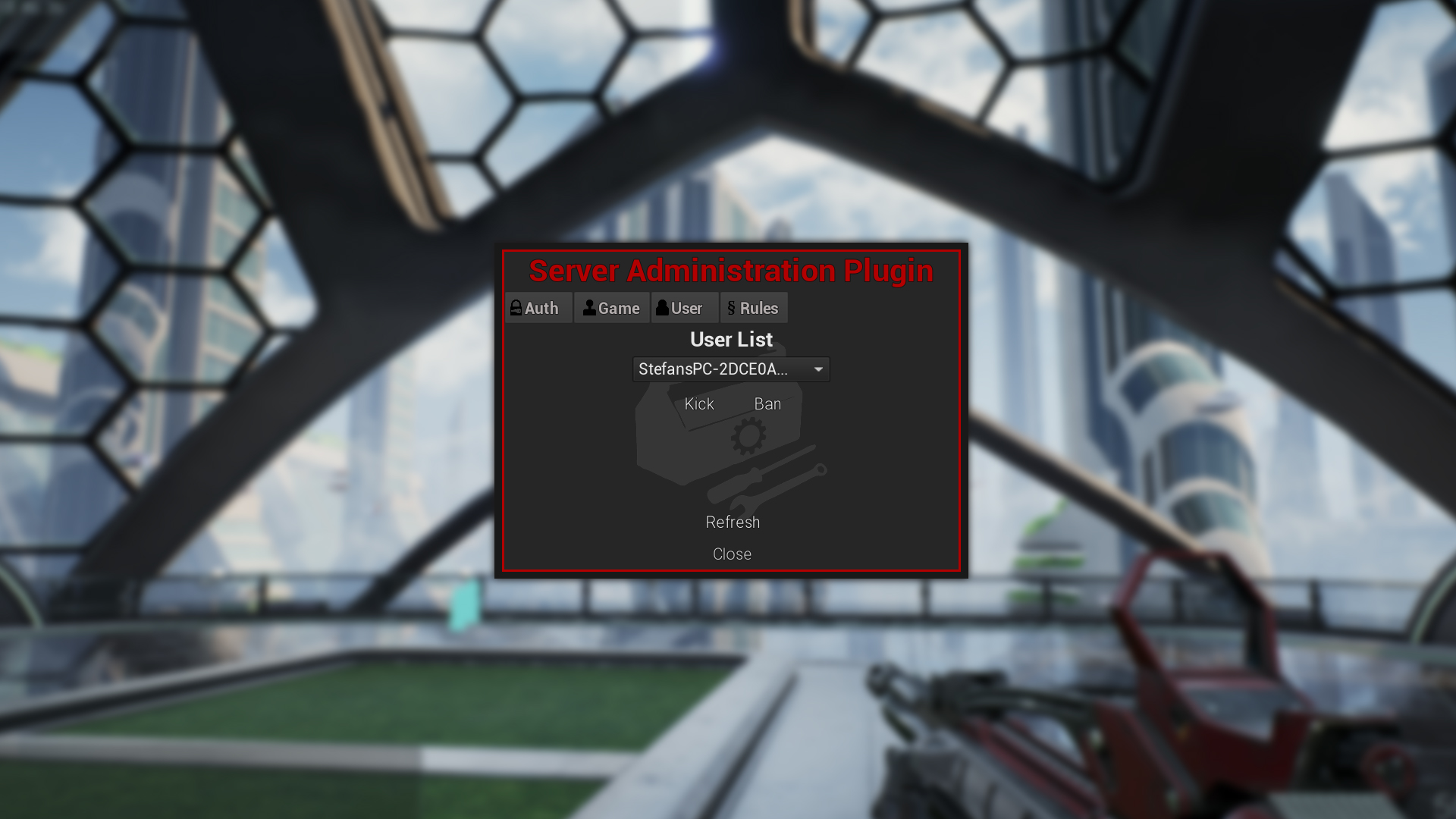1456x819 pixels.
Task: Click the silhouette icon on the User tab
Action: point(663,308)
